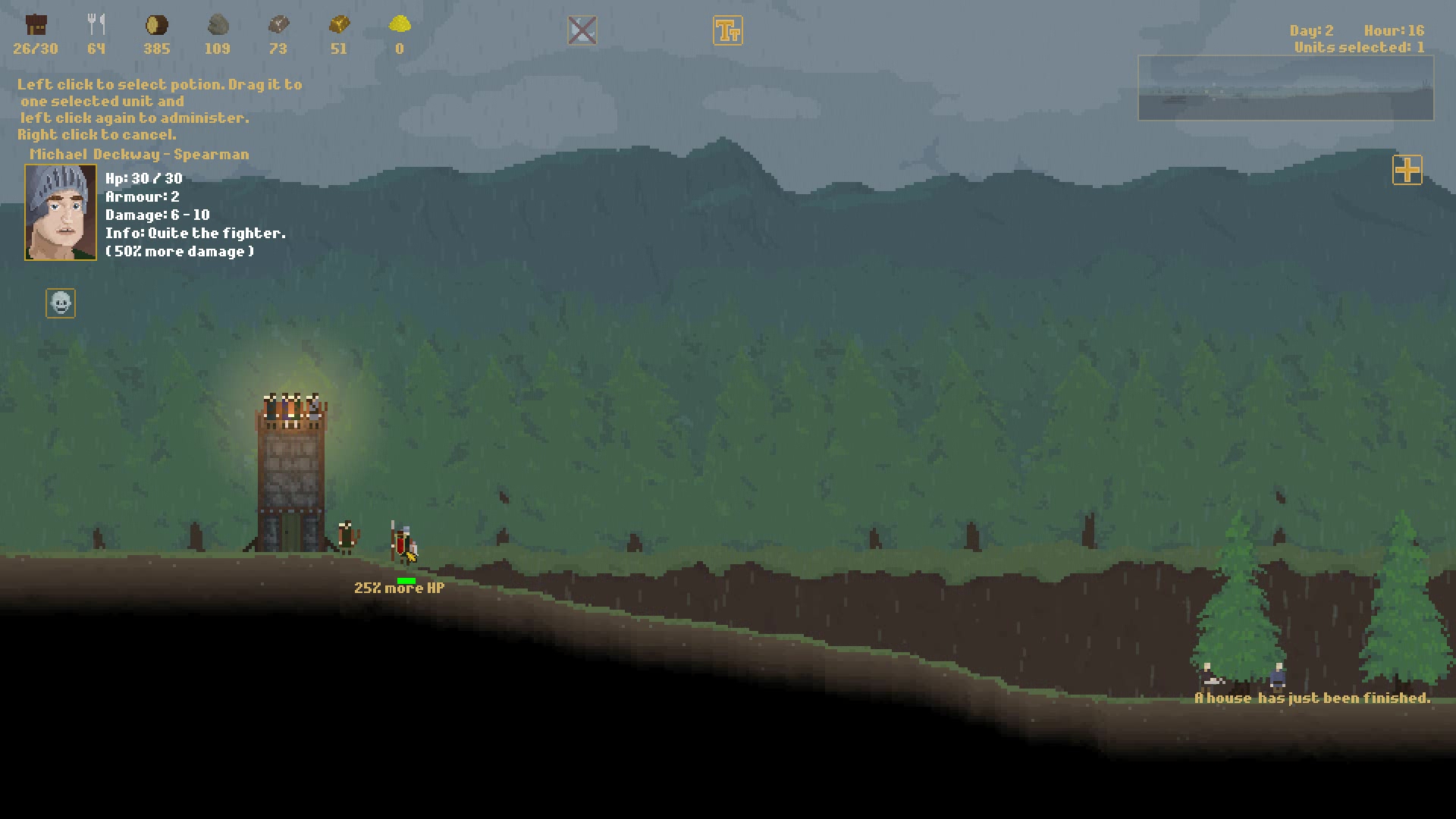Viewport: 1456px width, 819px height.
Task: Click the gold plus icon on the right edge
Action: (1407, 171)
